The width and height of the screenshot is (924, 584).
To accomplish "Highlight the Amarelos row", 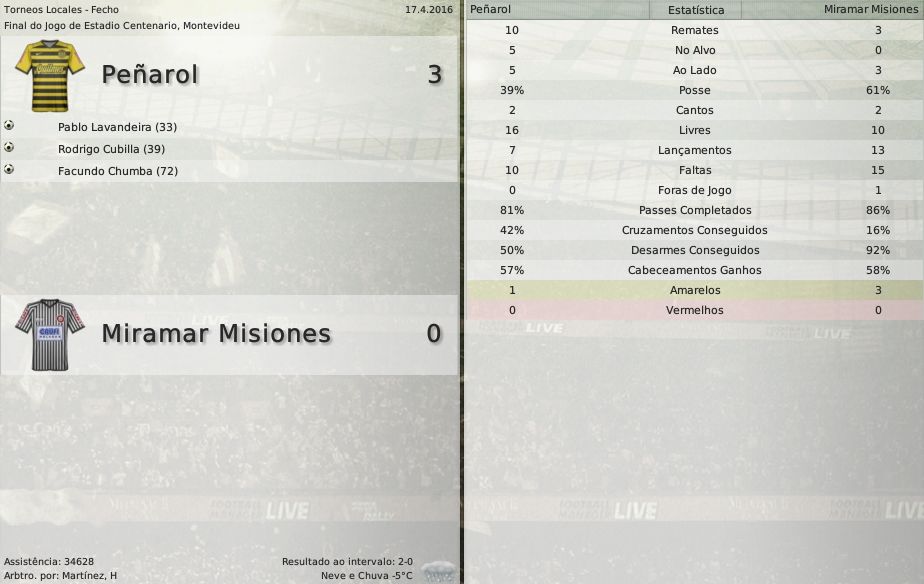I will click(x=694, y=290).
